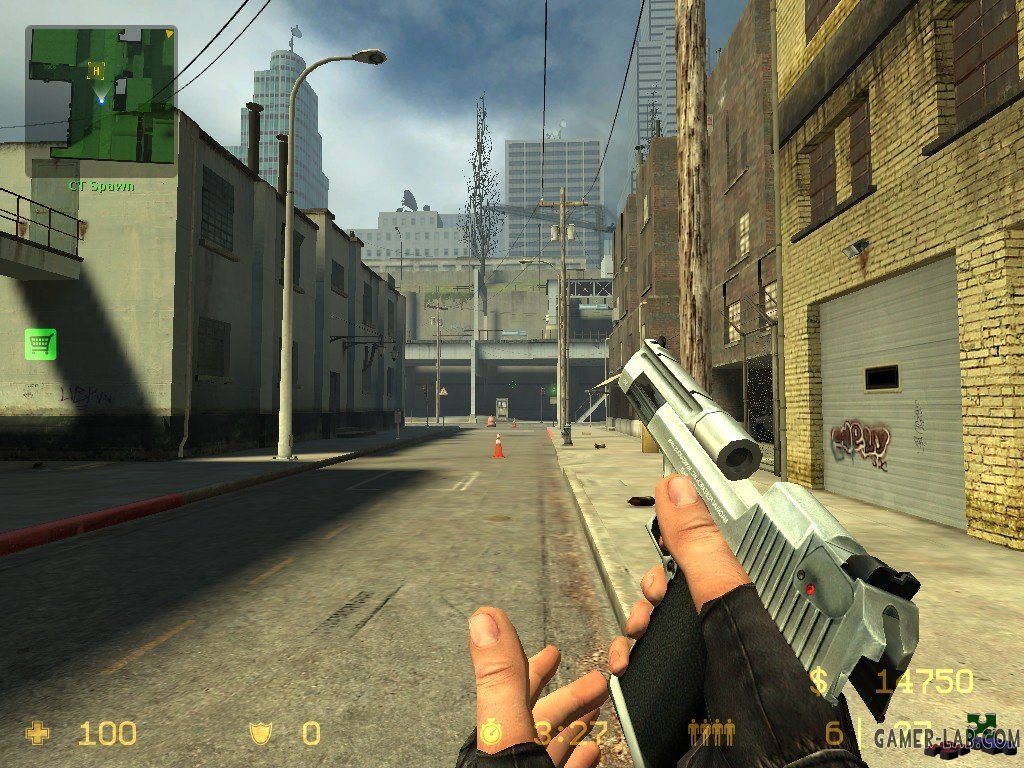Click the yellow hostage marker on the radar
Screen dimensions: 1024x768
96,70
